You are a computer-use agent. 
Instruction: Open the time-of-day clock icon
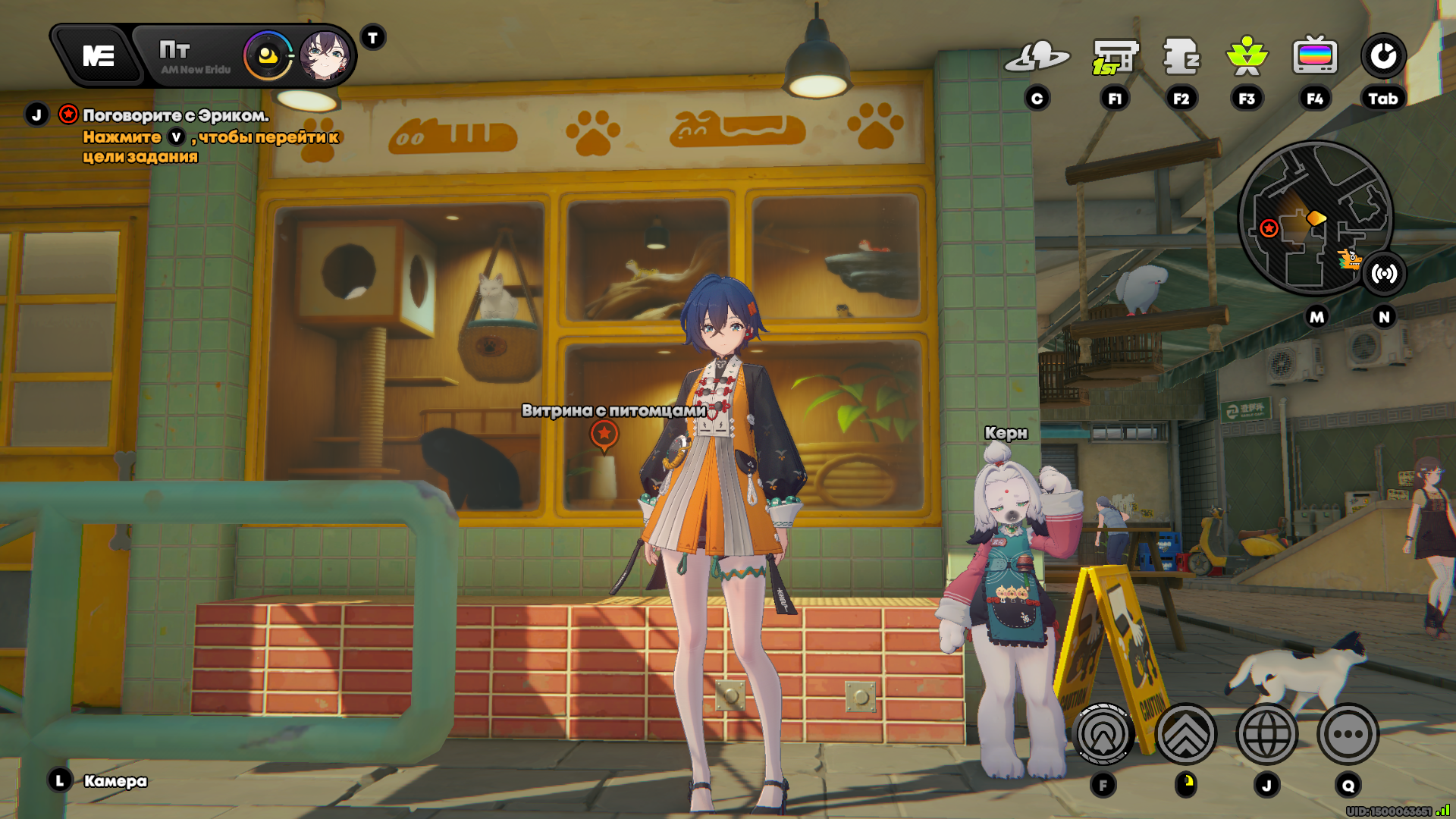[x=268, y=56]
